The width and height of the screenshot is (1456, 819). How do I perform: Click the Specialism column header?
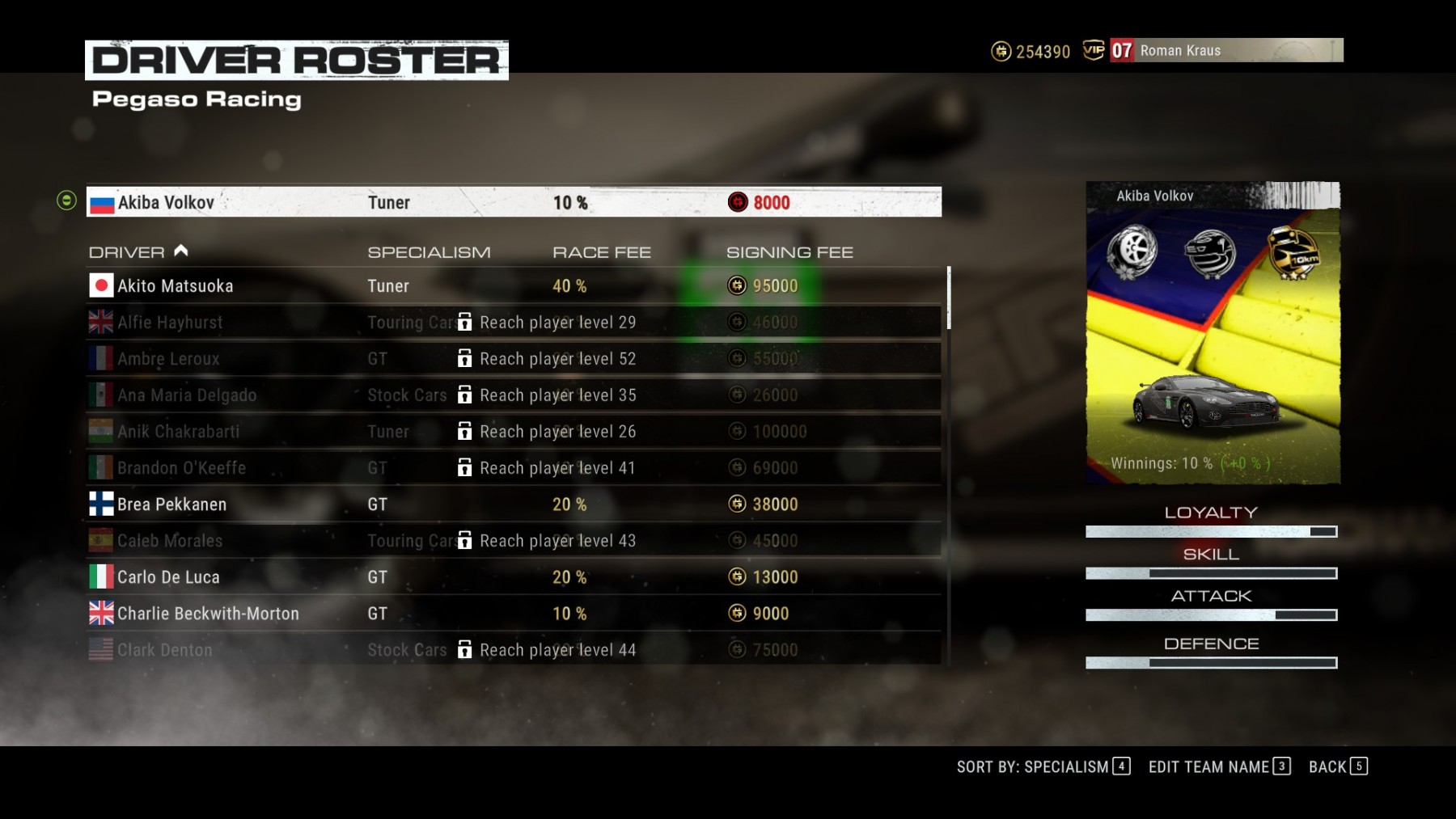(429, 252)
